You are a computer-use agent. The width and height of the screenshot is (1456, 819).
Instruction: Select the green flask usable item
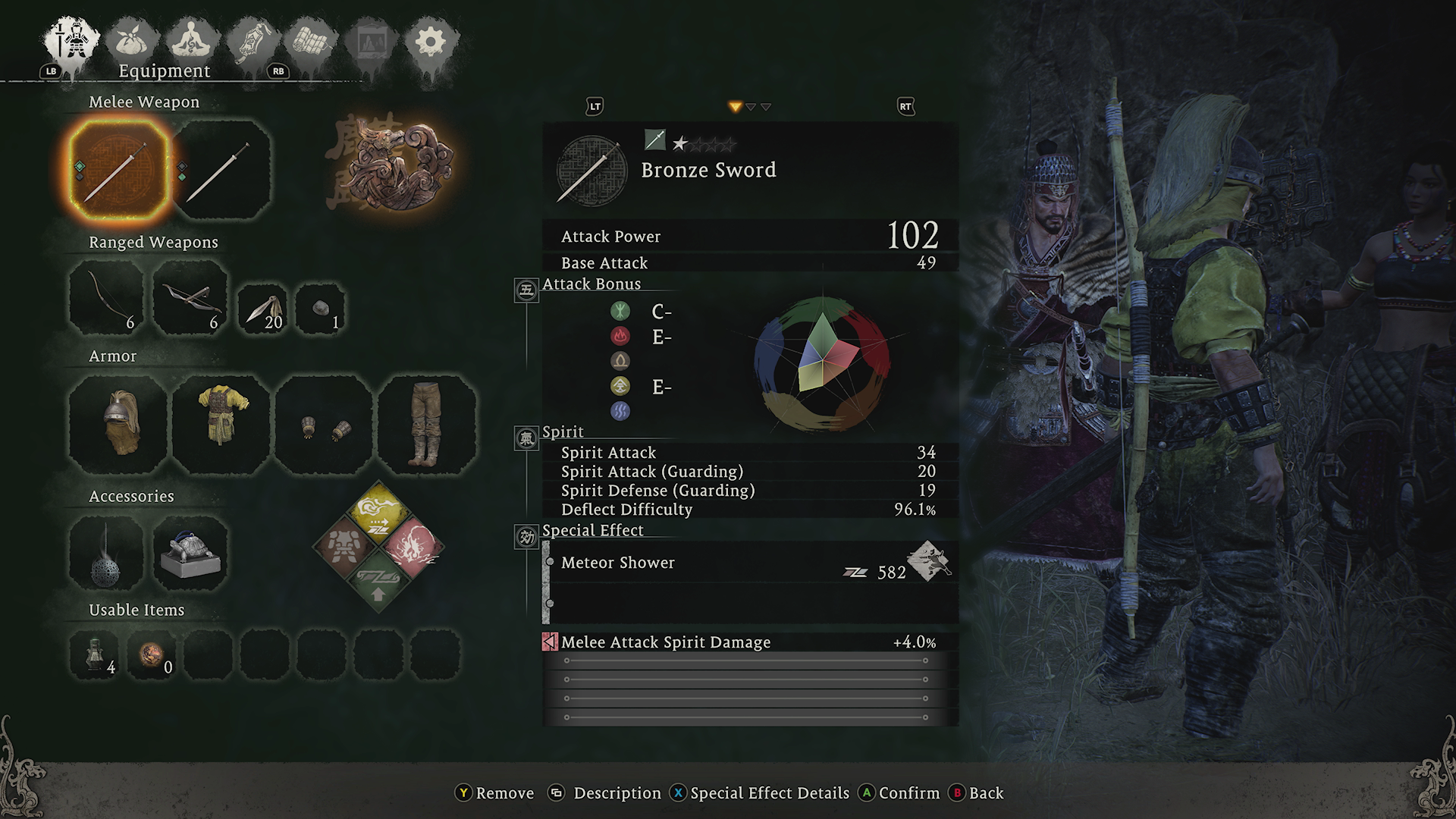tap(96, 653)
